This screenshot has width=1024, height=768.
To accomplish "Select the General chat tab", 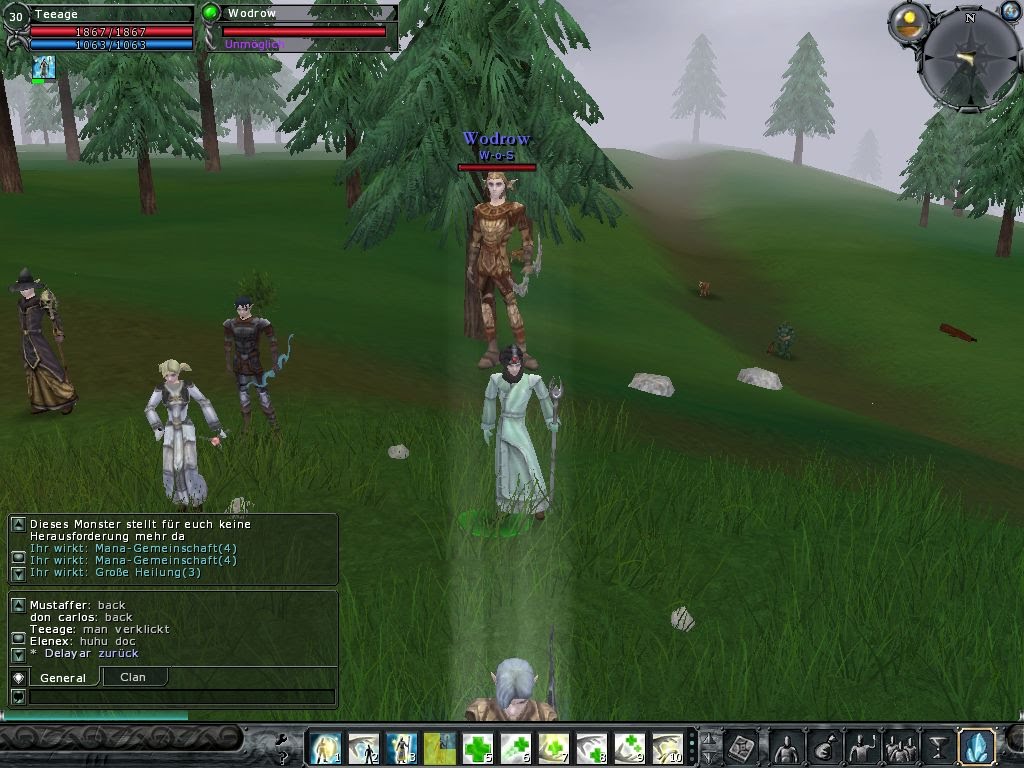I will (x=62, y=678).
